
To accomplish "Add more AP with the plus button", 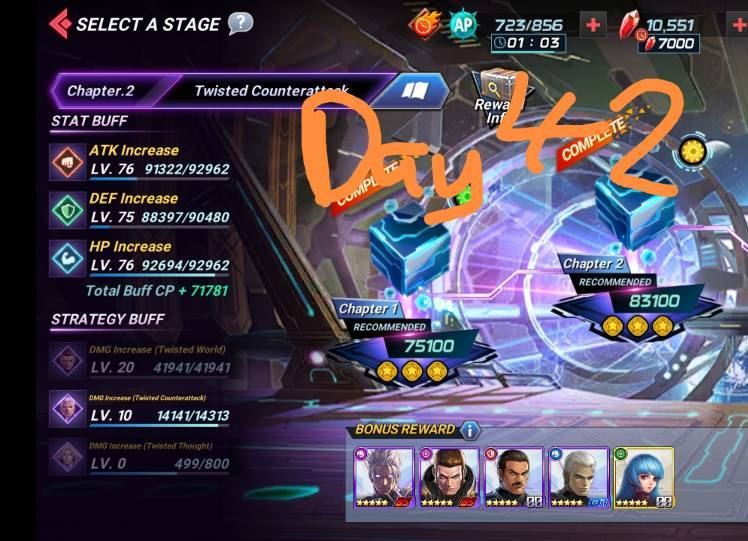I will pos(594,25).
